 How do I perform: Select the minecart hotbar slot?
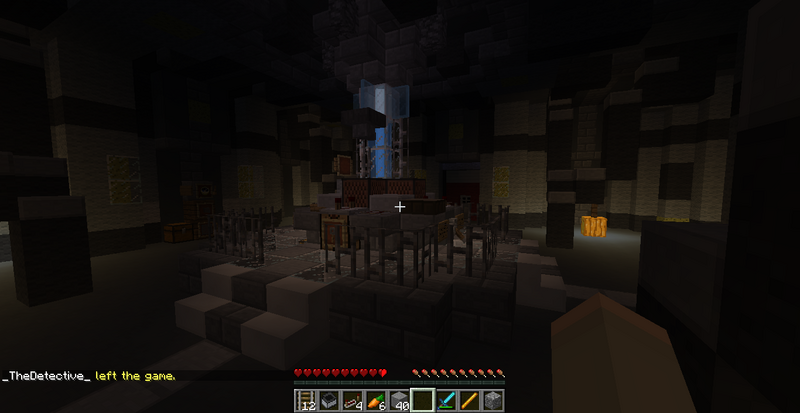pyautogui.click(x=331, y=401)
